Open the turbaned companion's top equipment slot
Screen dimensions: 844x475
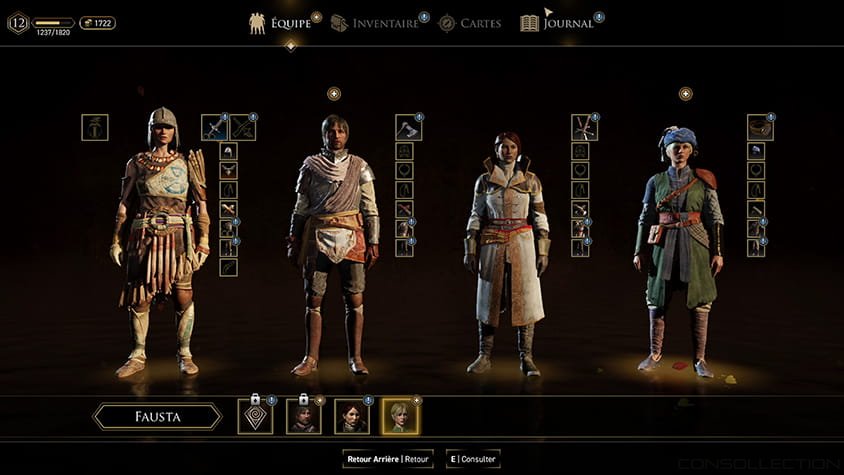760,127
